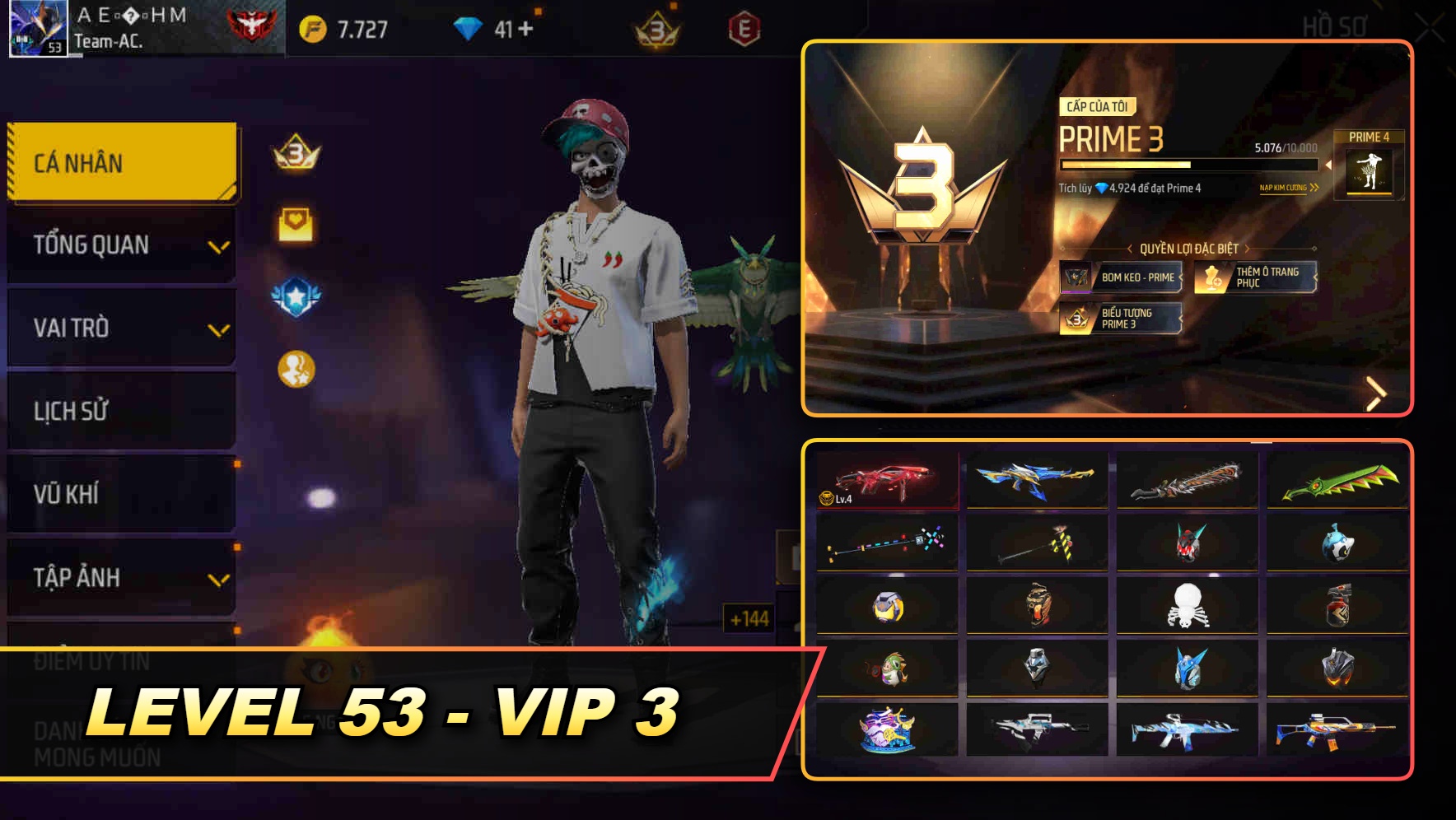The width and height of the screenshot is (1456, 820).
Task: Click the hexagonal E badge in top bar
Action: (744, 27)
